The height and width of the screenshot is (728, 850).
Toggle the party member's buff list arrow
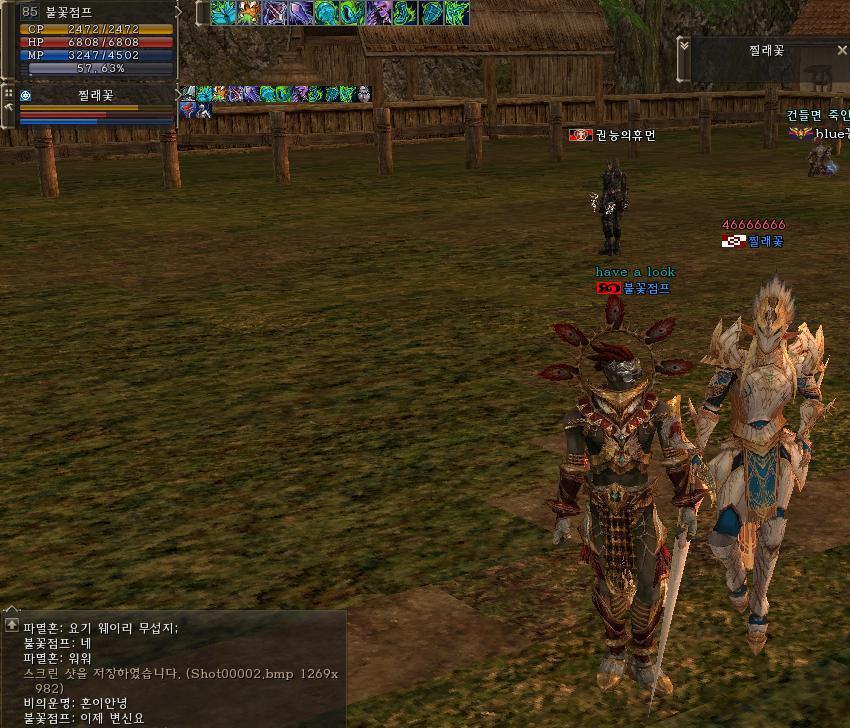[x=179, y=94]
